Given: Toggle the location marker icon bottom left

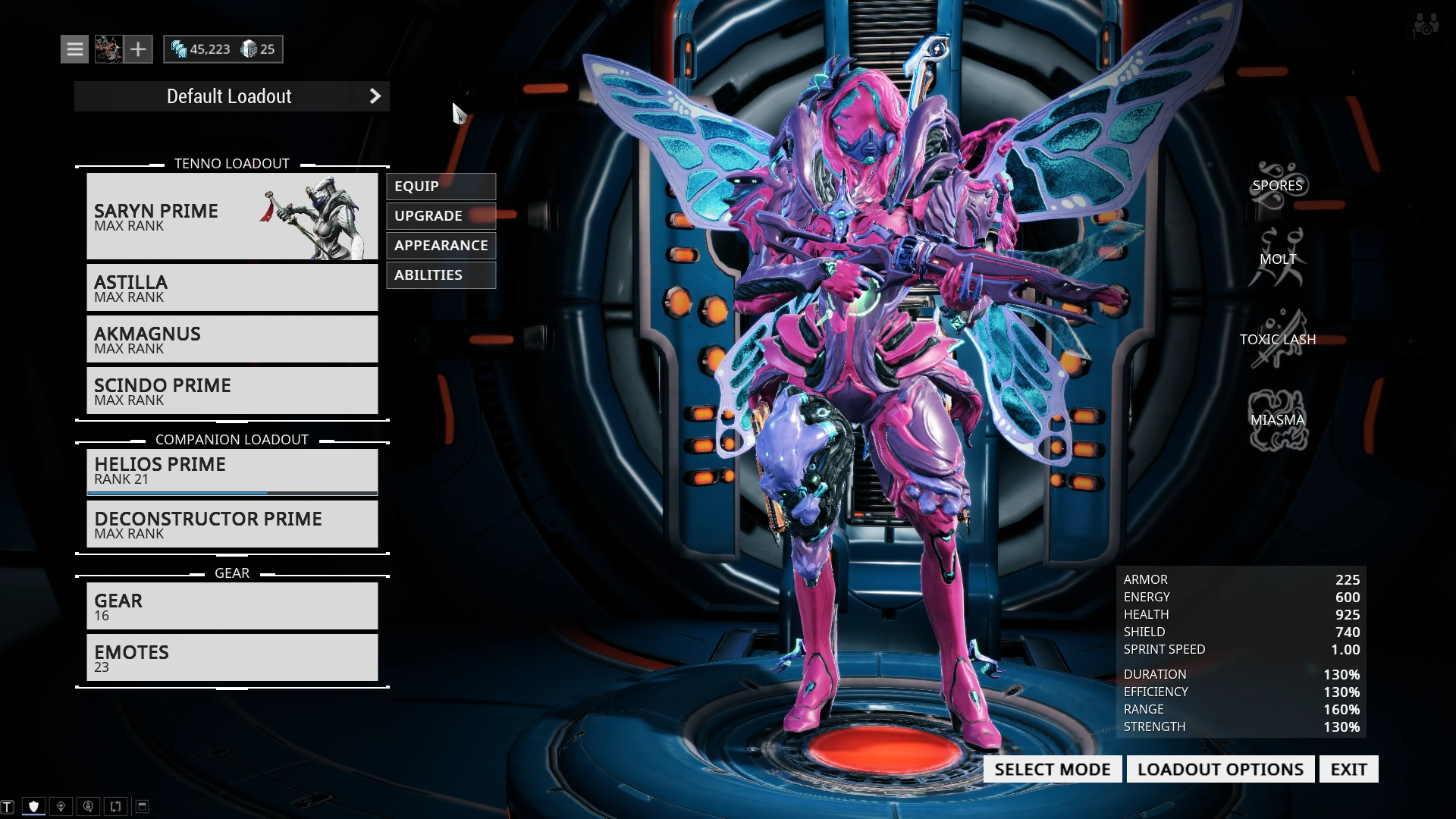Looking at the screenshot, I should click(61, 805).
